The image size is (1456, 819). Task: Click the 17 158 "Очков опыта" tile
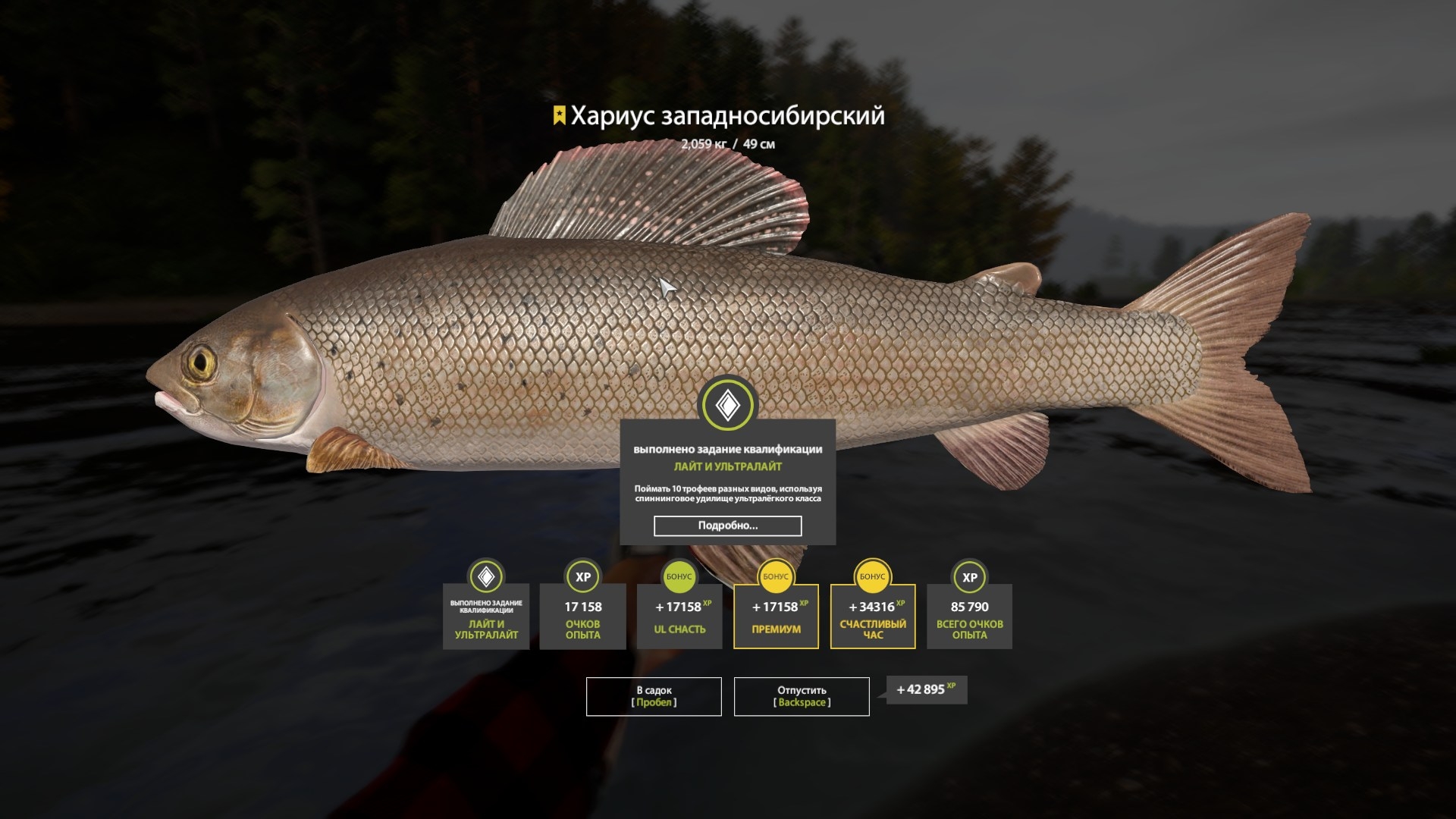pos(582,616)
